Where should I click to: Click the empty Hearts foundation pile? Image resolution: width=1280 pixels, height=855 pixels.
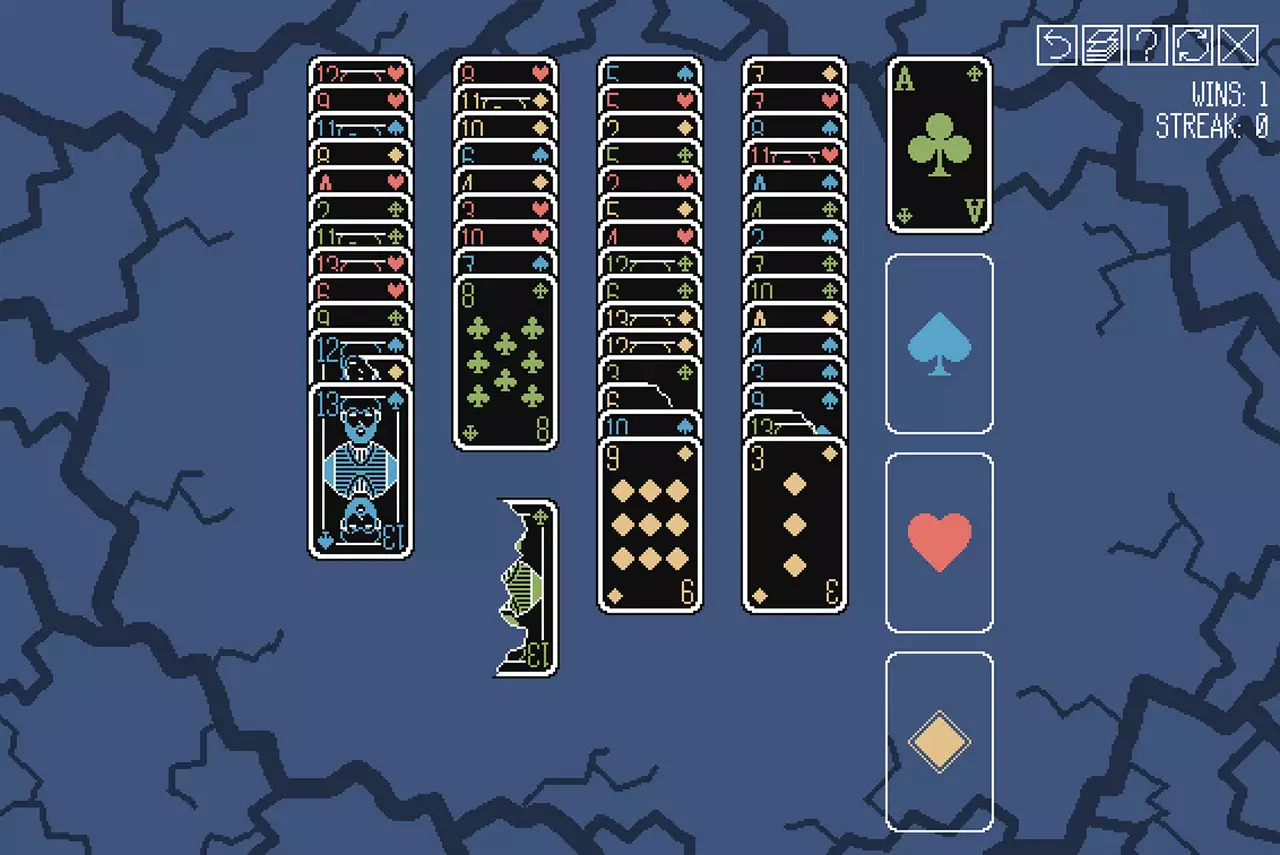click(939, 541)
